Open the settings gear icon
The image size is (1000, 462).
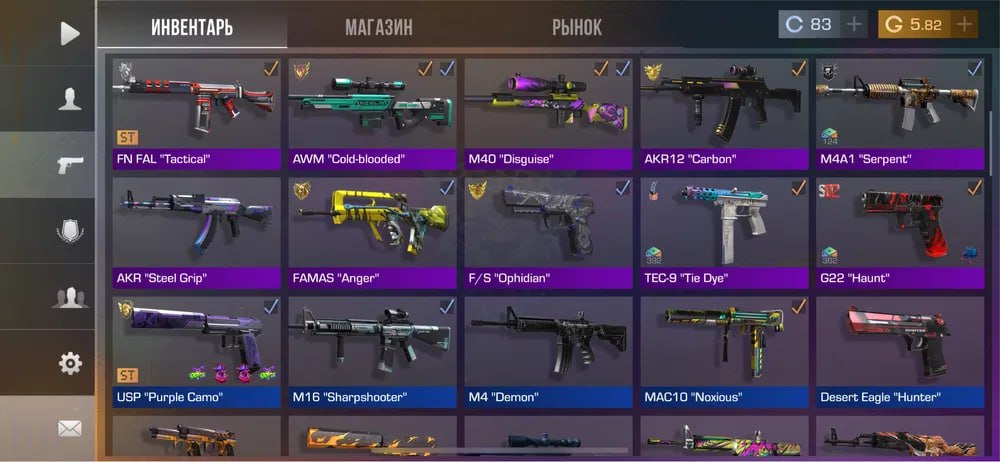click(x=69, y=363)
